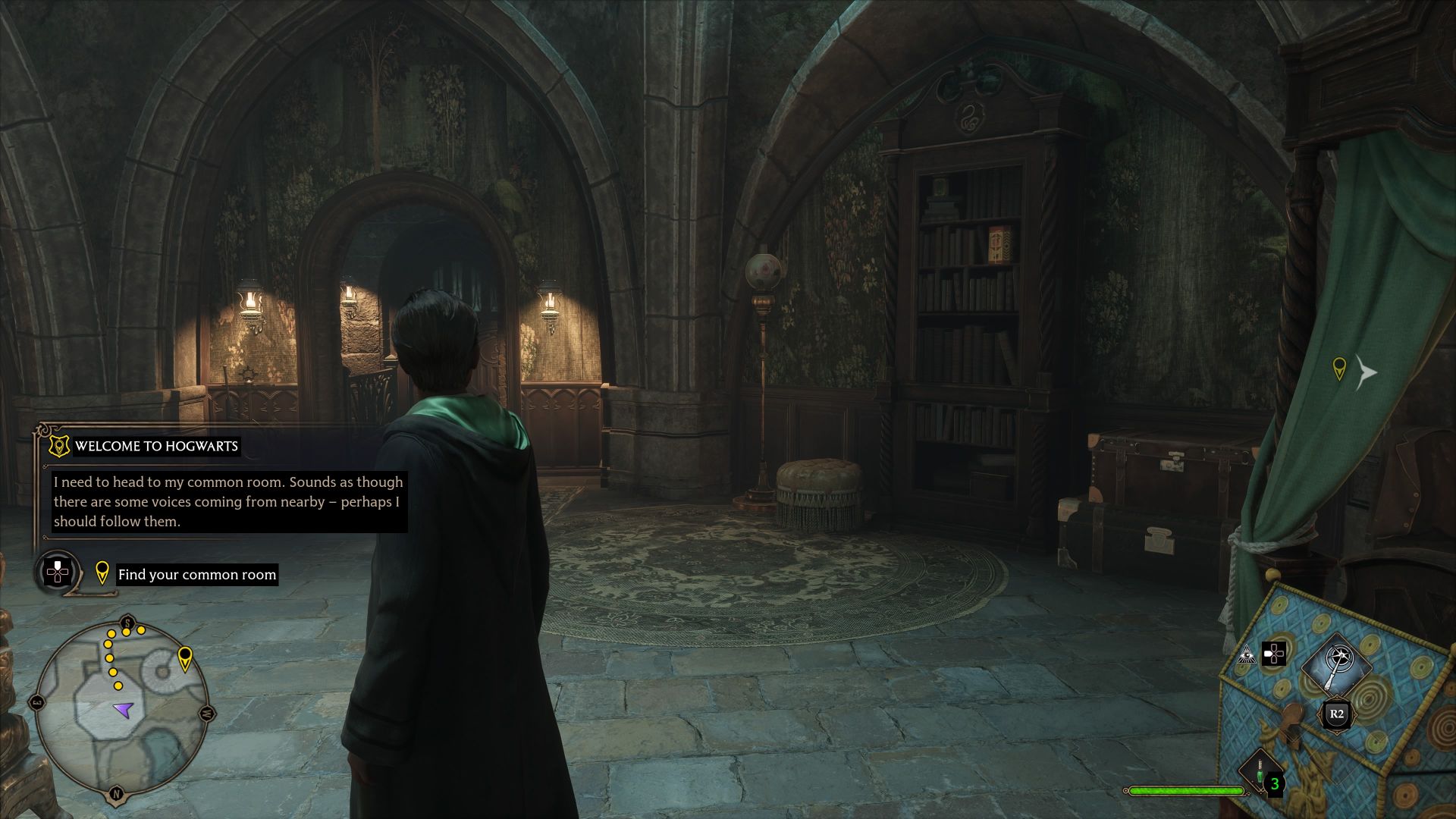
Task: Toggle the eye detection indicator
Action: pyautogui.click(x=1246, y=655)
